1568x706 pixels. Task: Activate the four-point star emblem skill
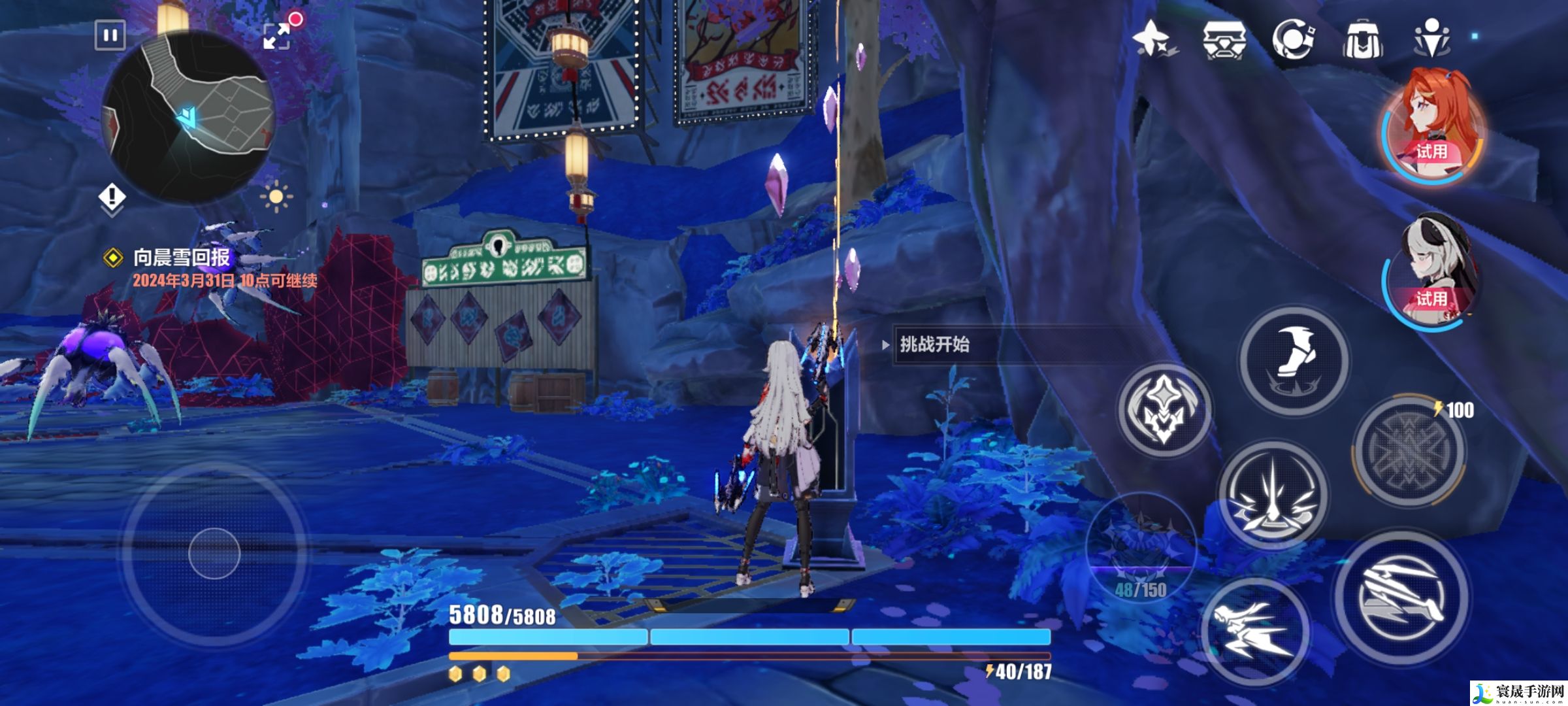coord(1164,410)
